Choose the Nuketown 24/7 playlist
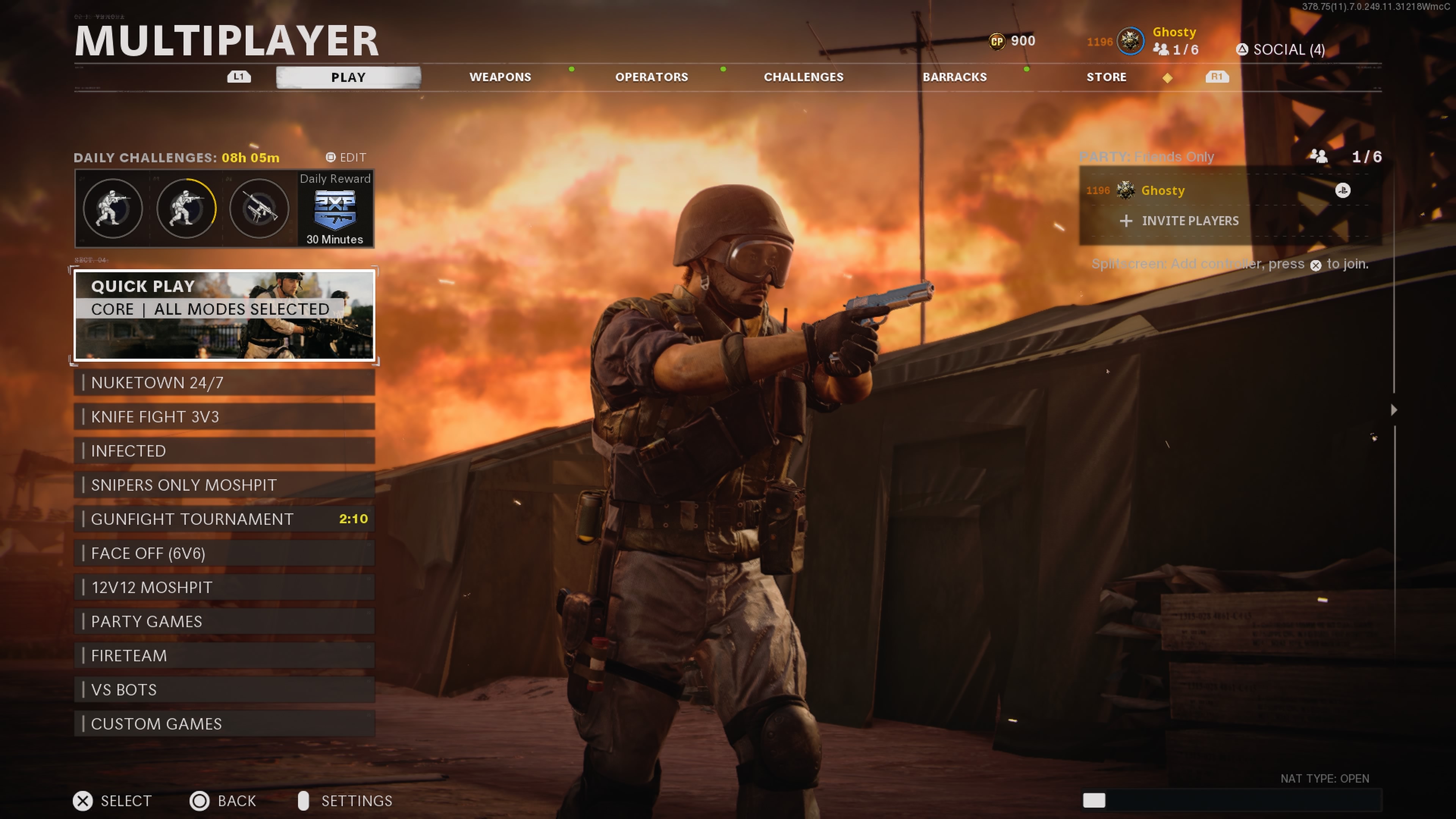 click(224, 383)
